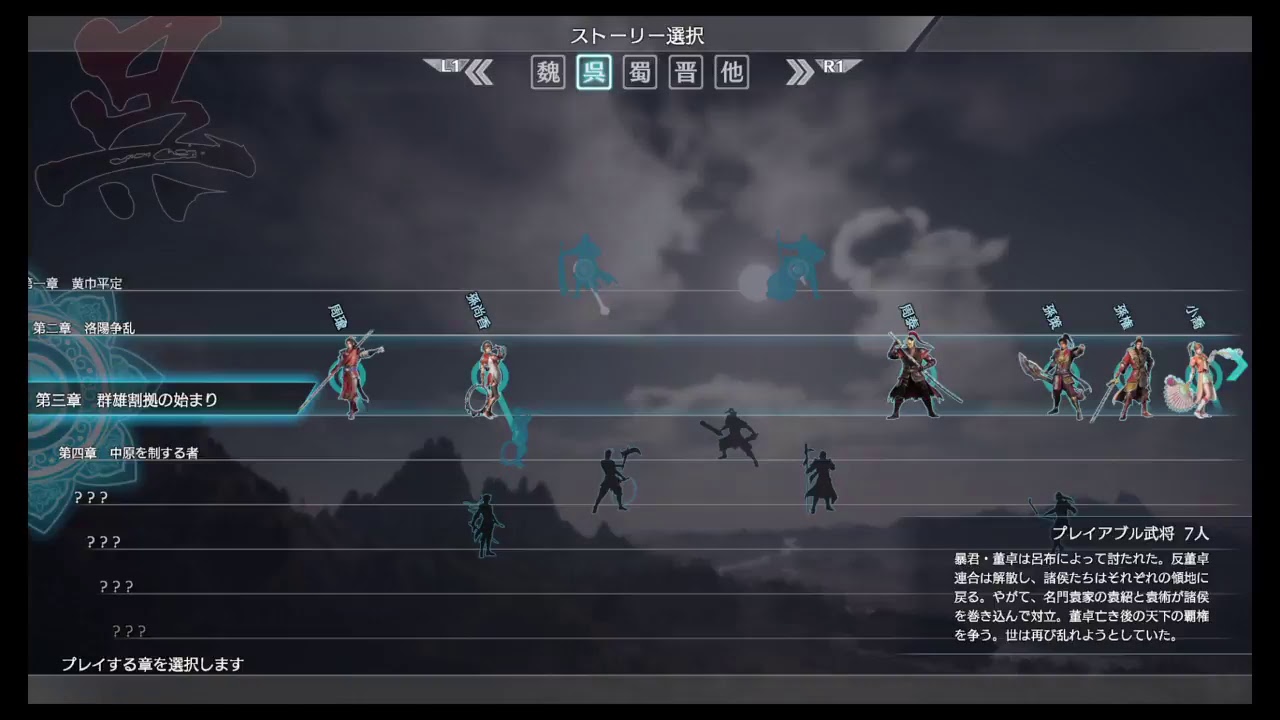
Task: Open the 晋 faction story list
Action: [684, 73]
